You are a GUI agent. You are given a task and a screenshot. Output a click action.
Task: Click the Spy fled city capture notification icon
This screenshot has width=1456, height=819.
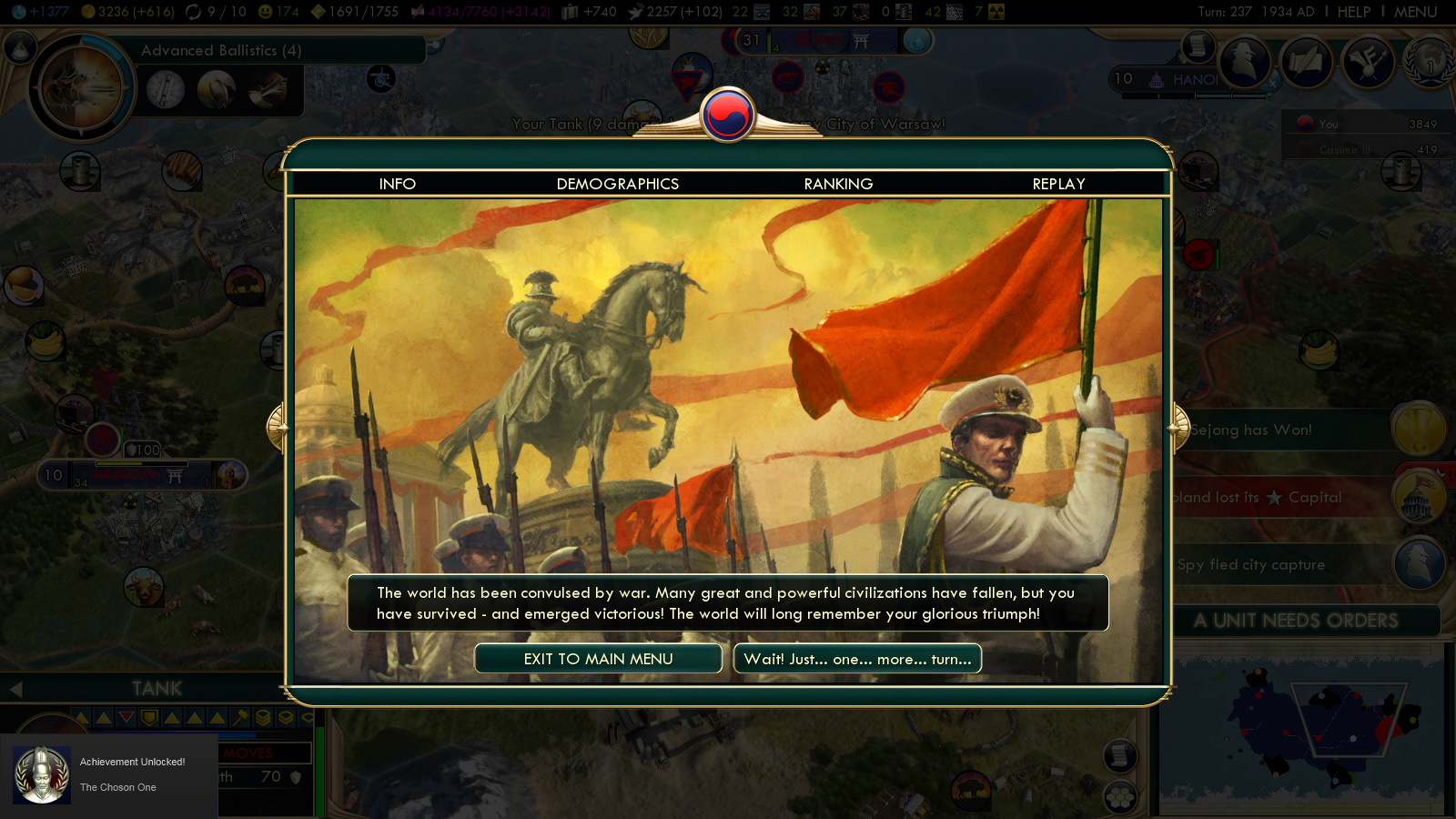point(1418,564)
